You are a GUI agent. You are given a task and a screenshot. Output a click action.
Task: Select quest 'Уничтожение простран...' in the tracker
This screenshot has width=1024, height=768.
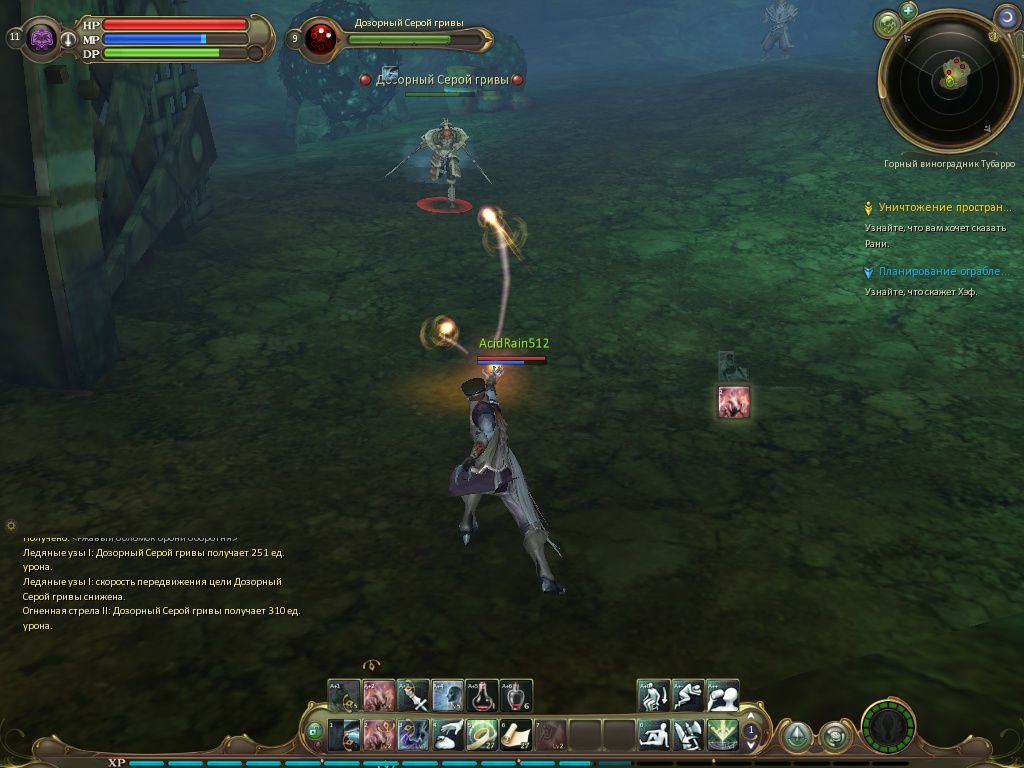pos(944,208)
